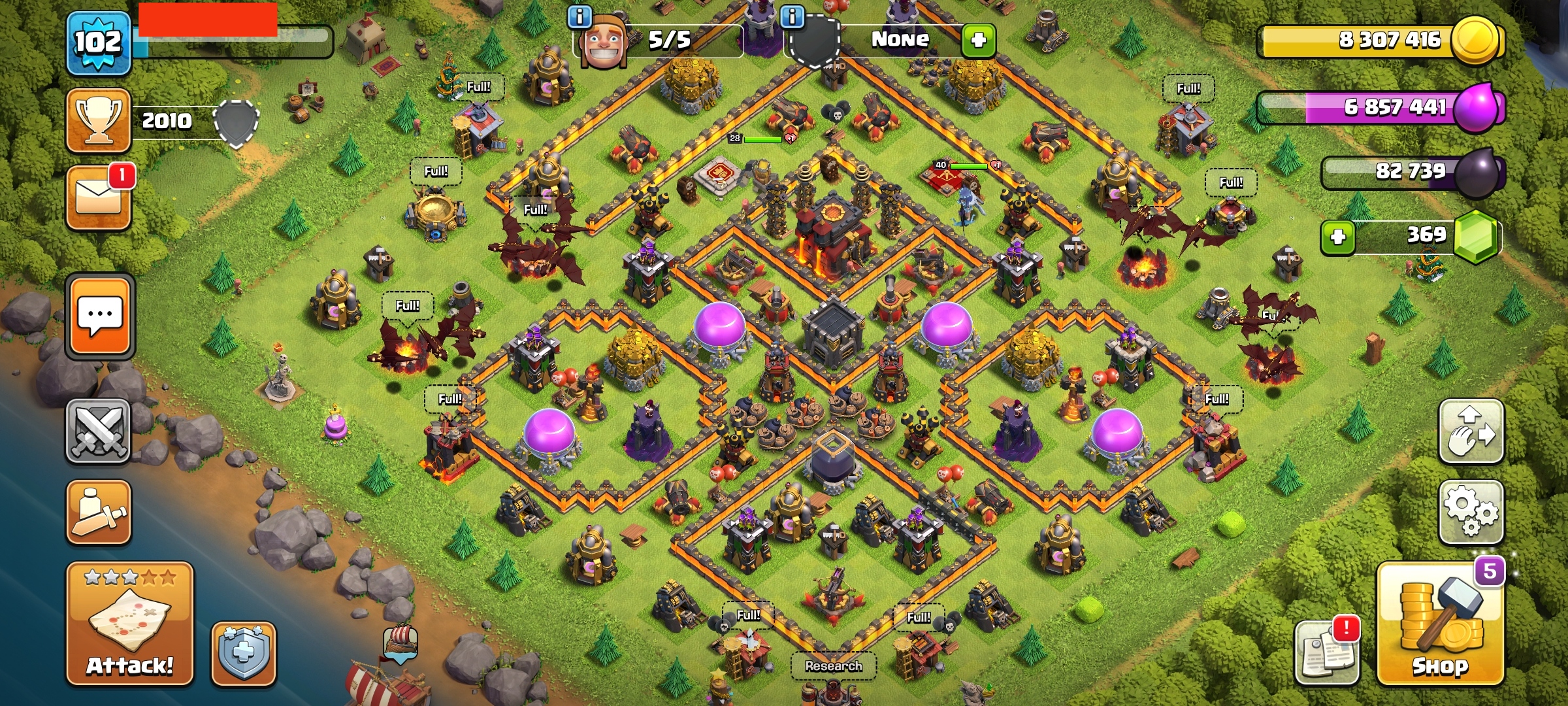Open the Shop
Screen dimensions: 1568x706
click(x=1440, y=624)
